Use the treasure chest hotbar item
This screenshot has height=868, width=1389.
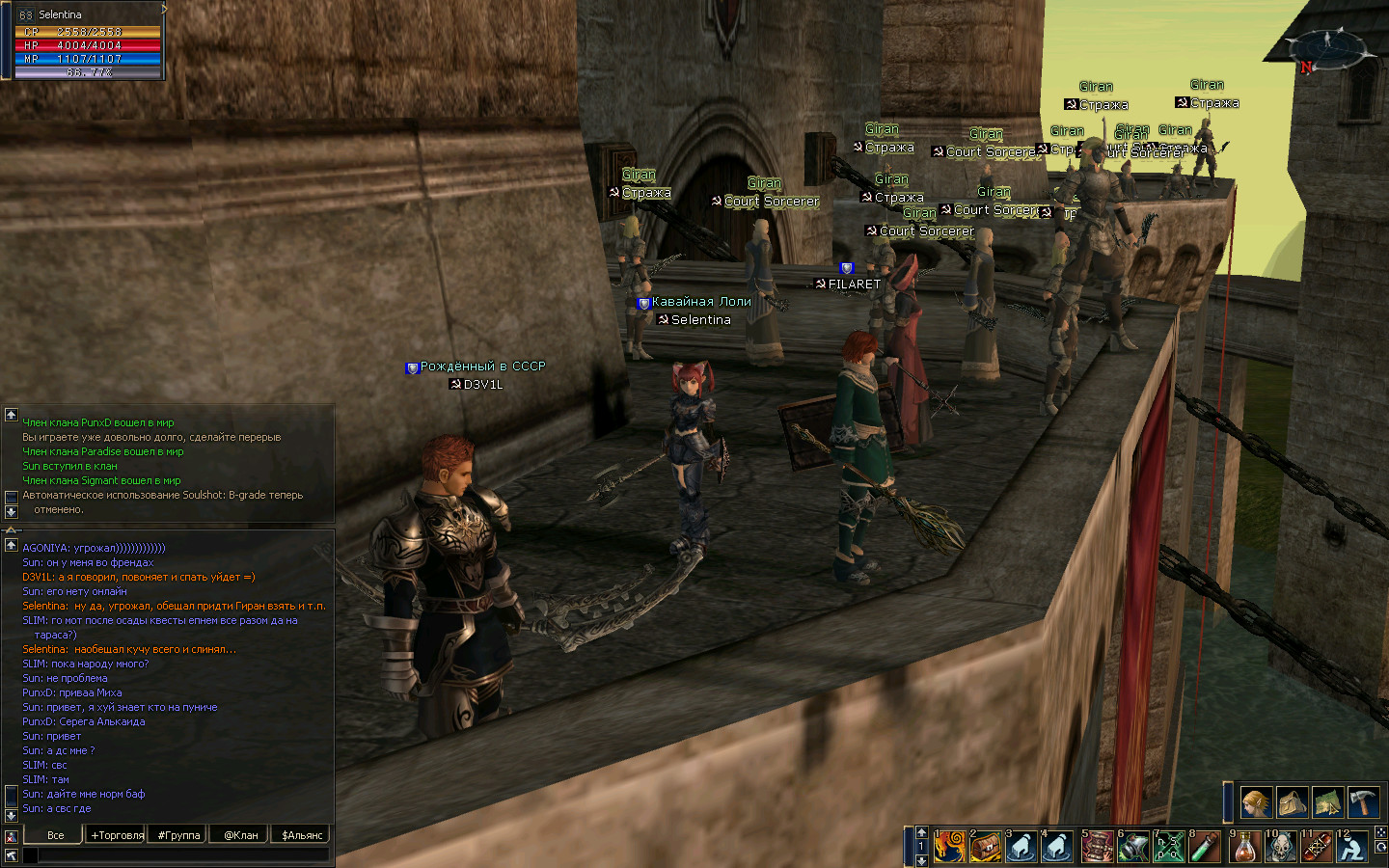(986, 847)
